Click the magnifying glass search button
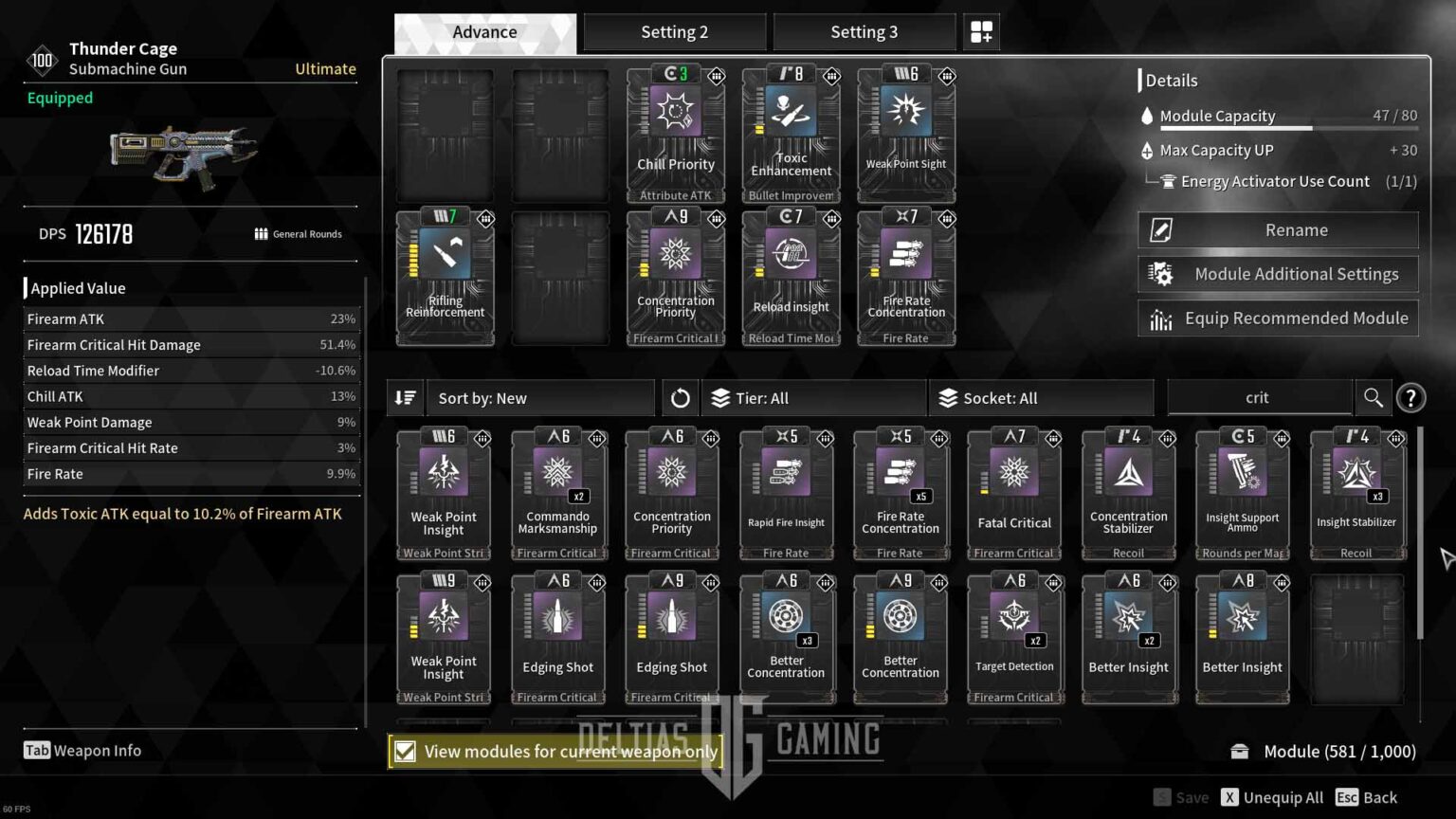Screen dimensions: 1456x819 pyautogui.click(x=1373, y=398)
